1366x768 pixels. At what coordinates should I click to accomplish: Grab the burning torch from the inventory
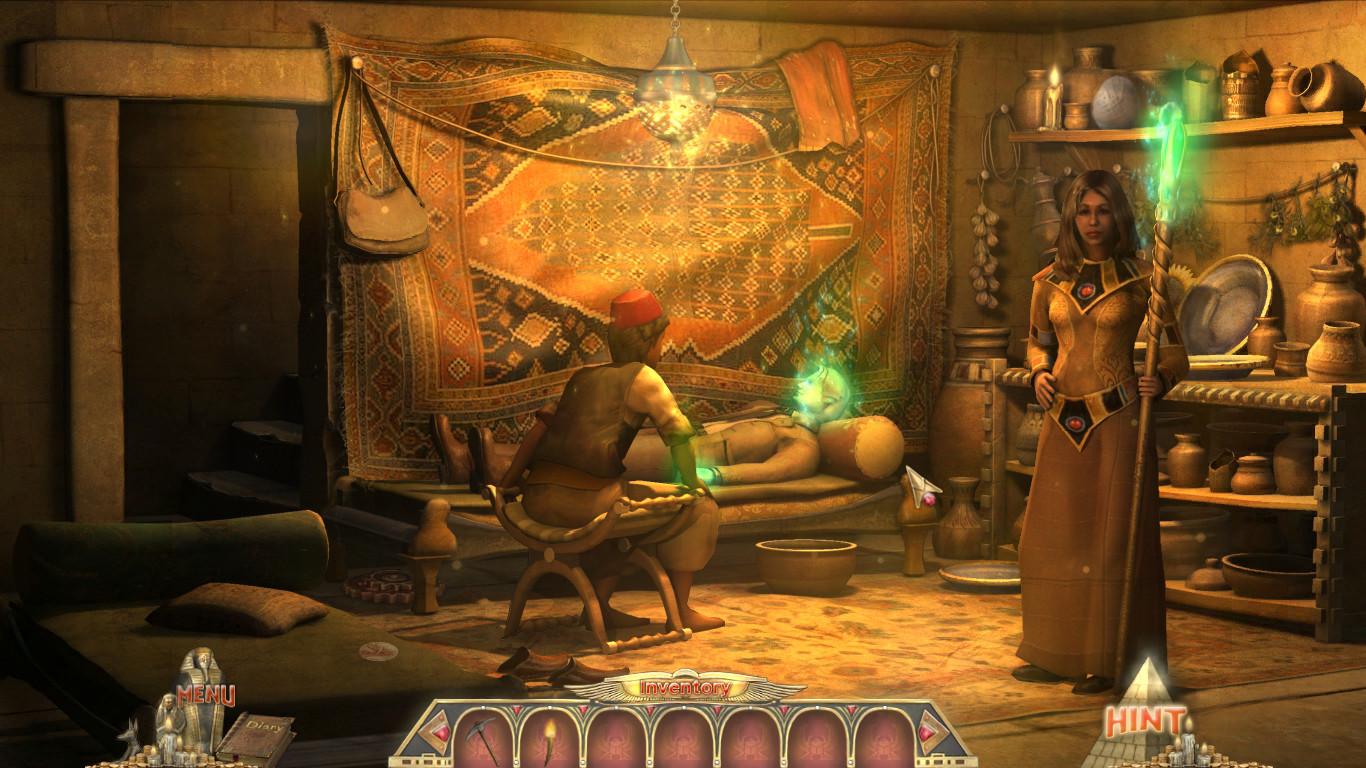point(549,738)
